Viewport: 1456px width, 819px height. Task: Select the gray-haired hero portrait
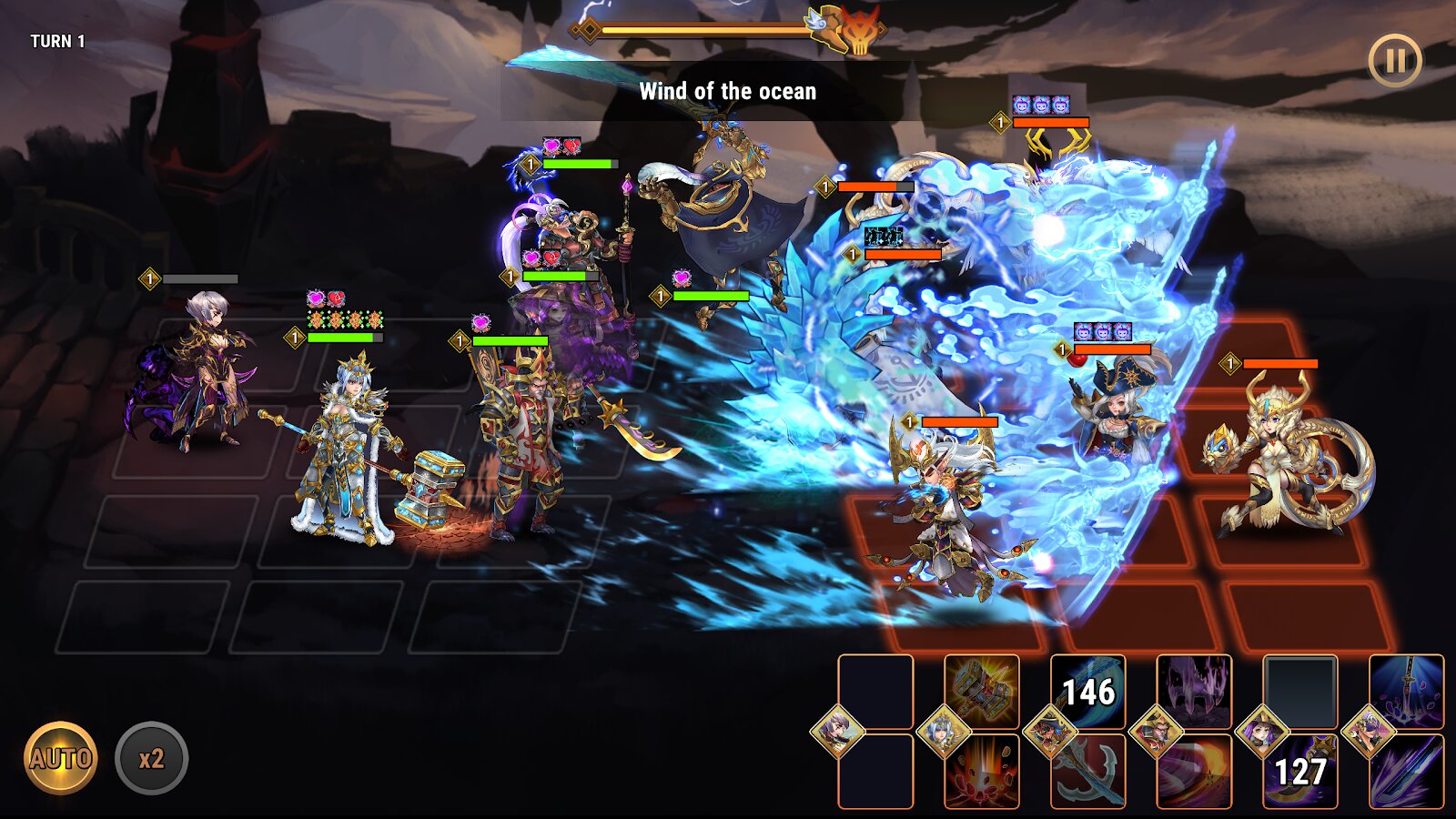pyautogui.click(x=837, y=731)
